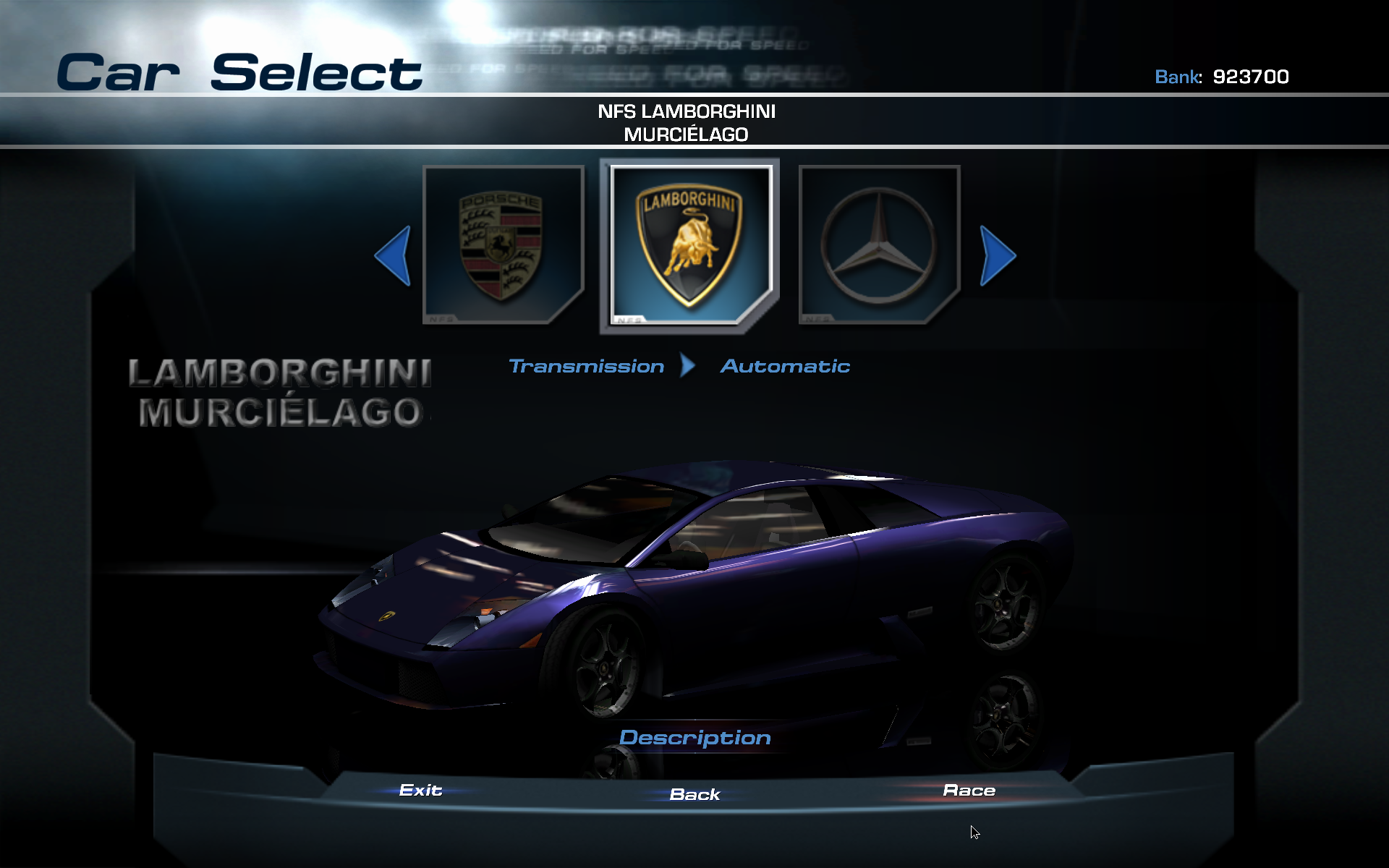Select the Transmission option

tap(587, 366)
